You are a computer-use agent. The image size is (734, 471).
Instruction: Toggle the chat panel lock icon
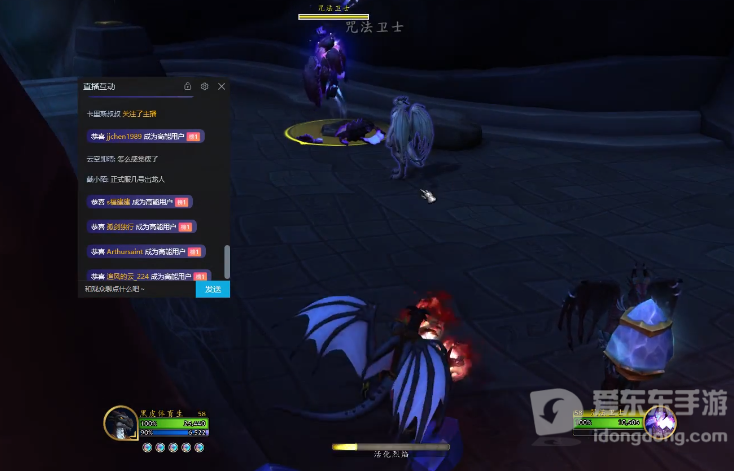[x=188, y=87]
